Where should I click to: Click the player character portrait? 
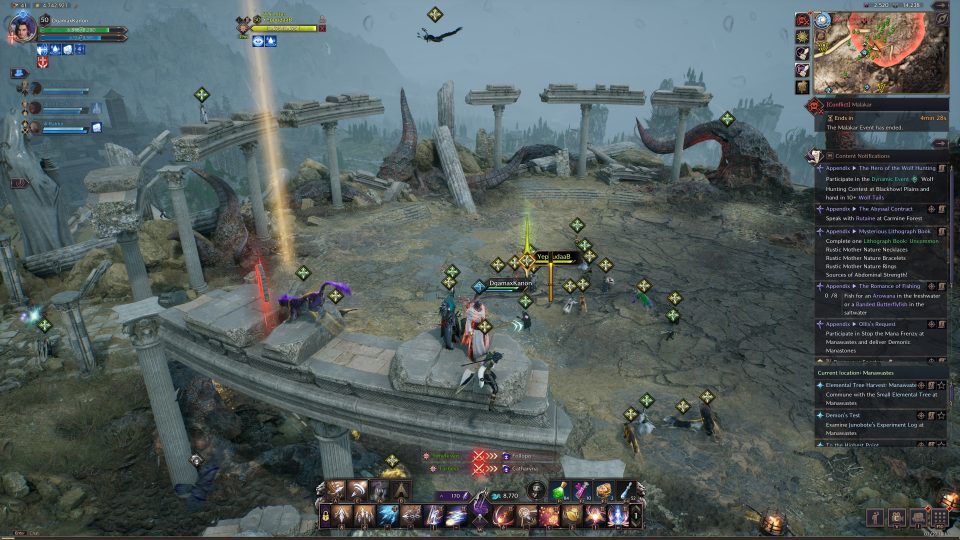[x=23, y=27]
